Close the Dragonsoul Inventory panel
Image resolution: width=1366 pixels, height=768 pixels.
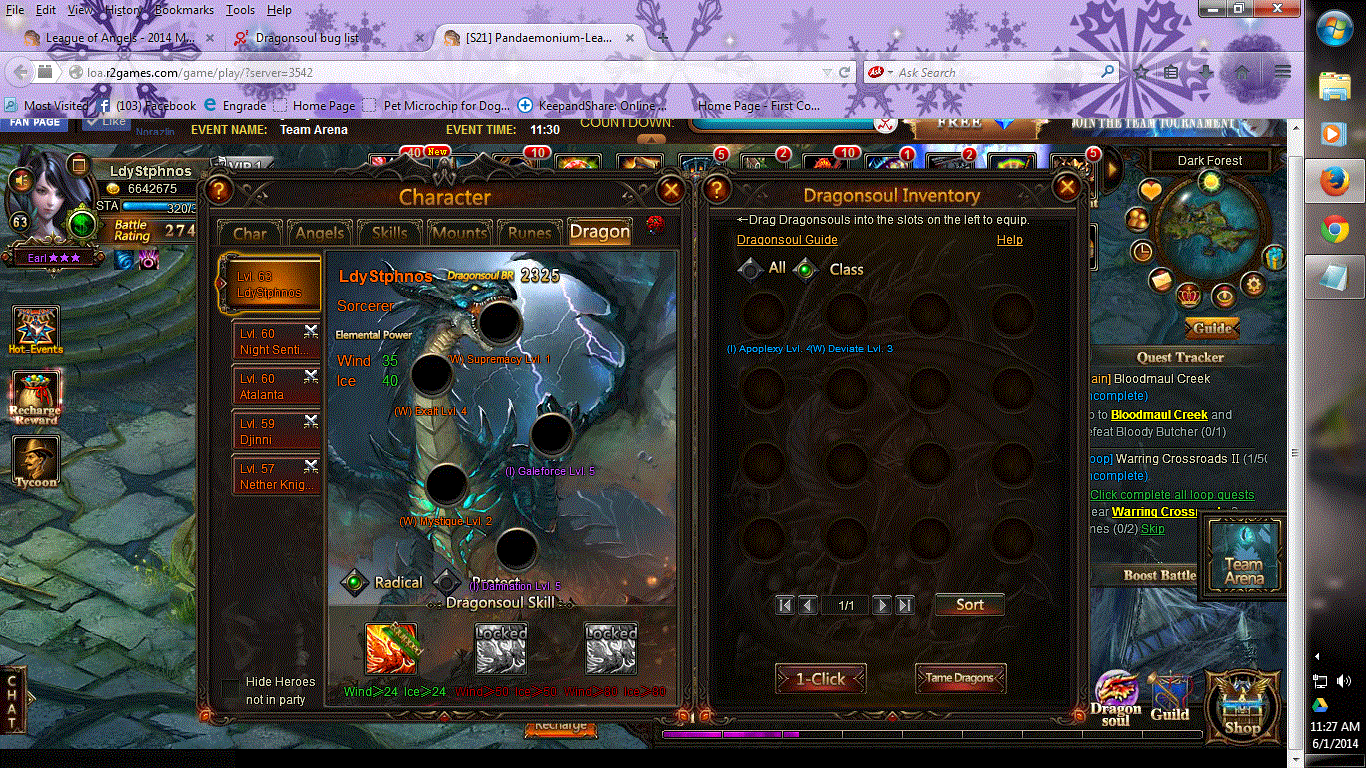(1067, 187)
